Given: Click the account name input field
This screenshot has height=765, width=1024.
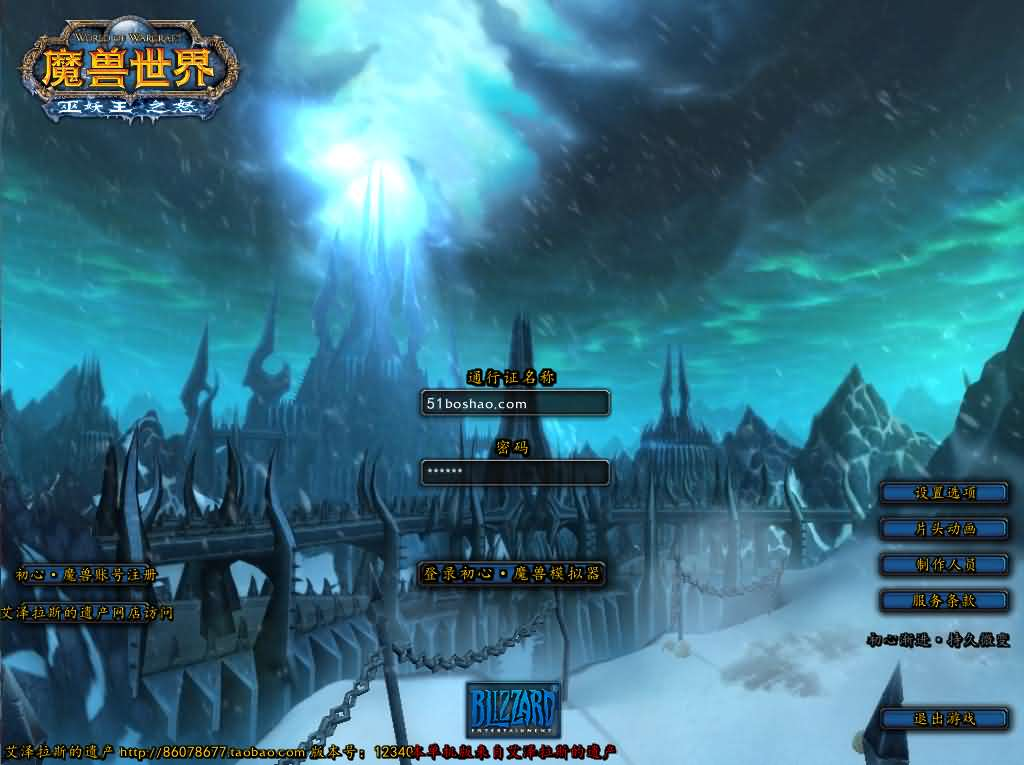Looking at the screenshot, I should (514, 403).
